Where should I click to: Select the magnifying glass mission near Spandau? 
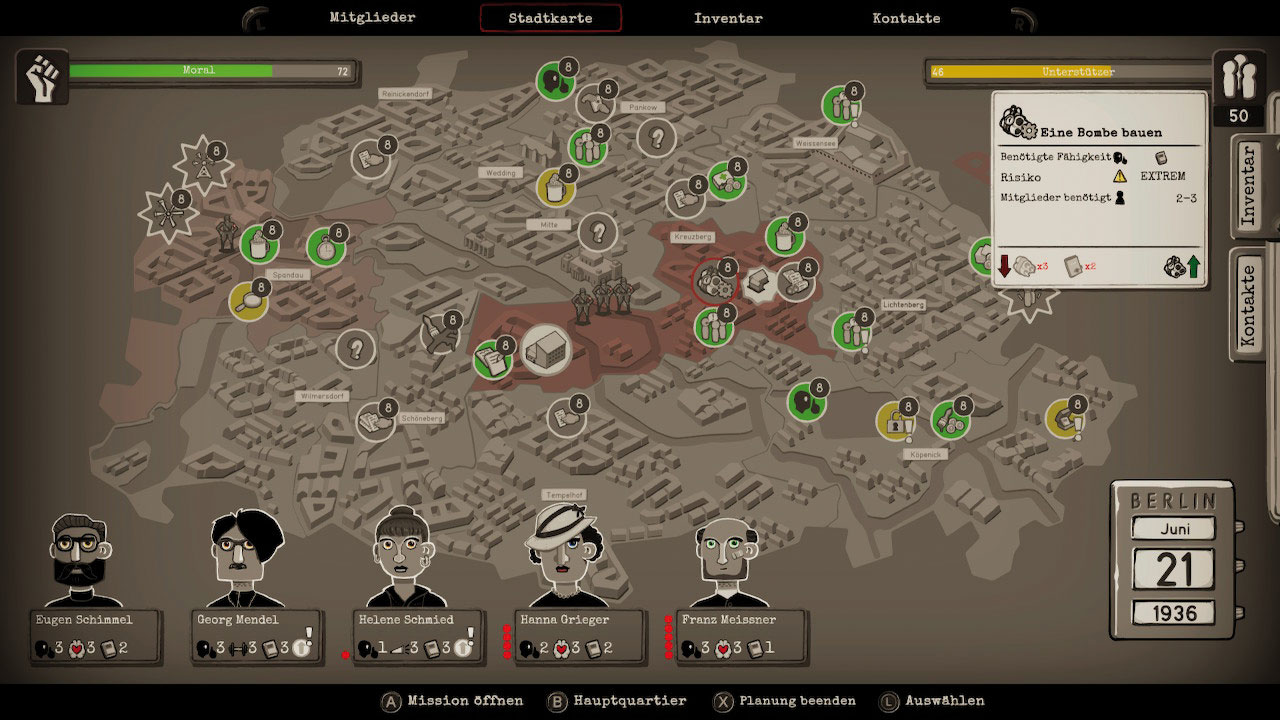(x=248, y=300)
